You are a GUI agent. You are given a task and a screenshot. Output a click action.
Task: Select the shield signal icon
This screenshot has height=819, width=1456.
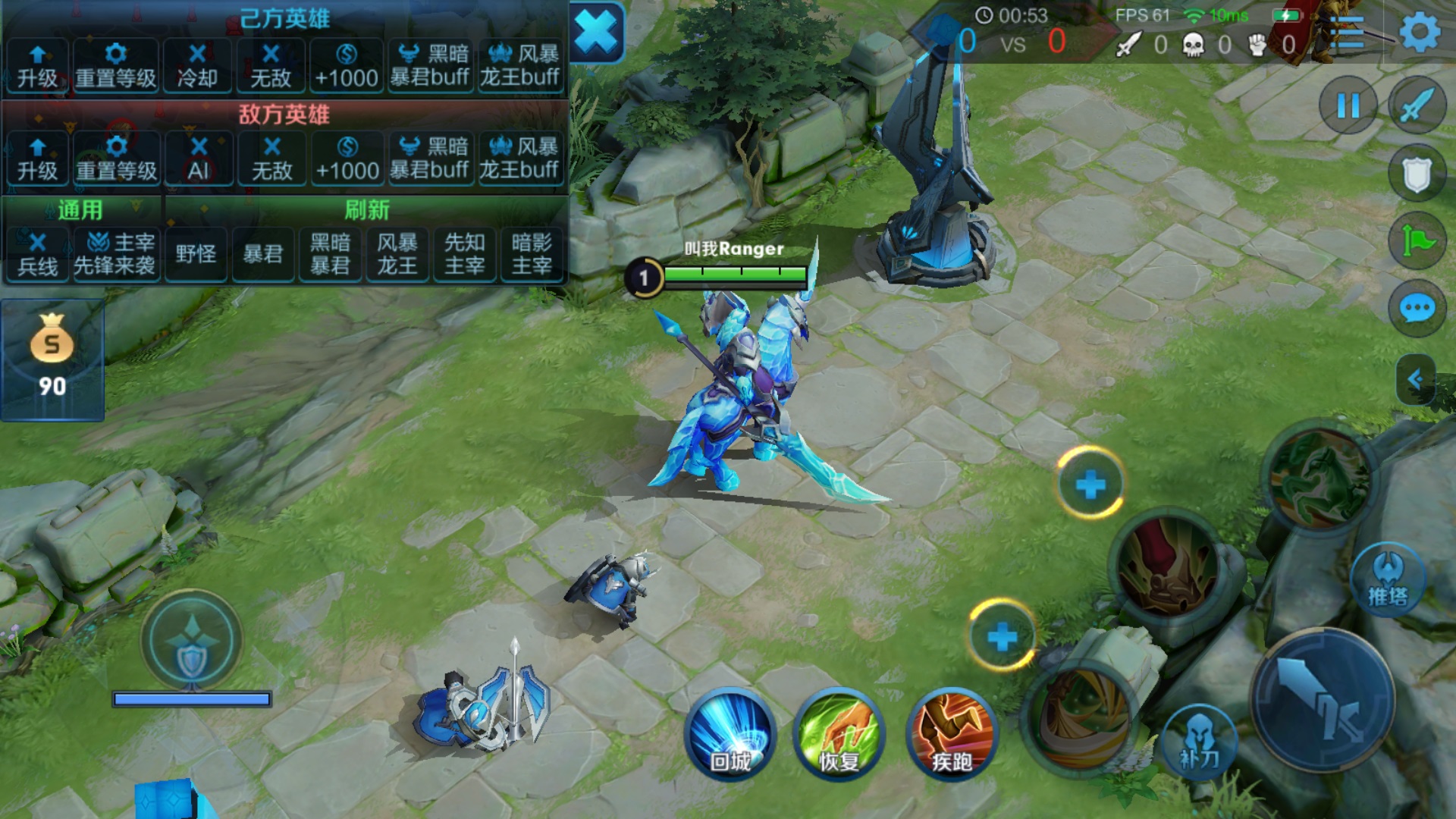click(1416, 174)
